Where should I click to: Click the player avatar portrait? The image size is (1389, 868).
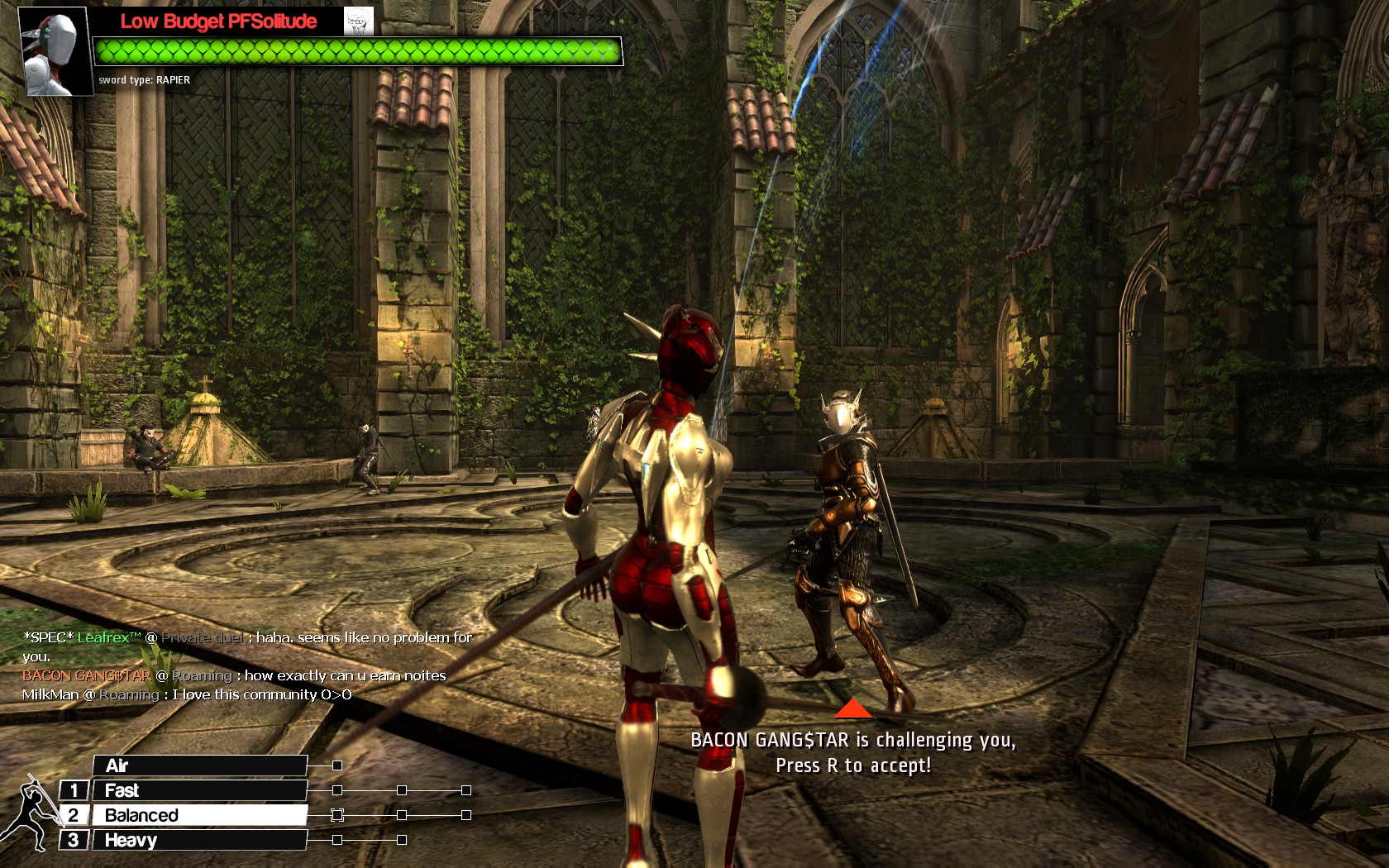[55, 51]
